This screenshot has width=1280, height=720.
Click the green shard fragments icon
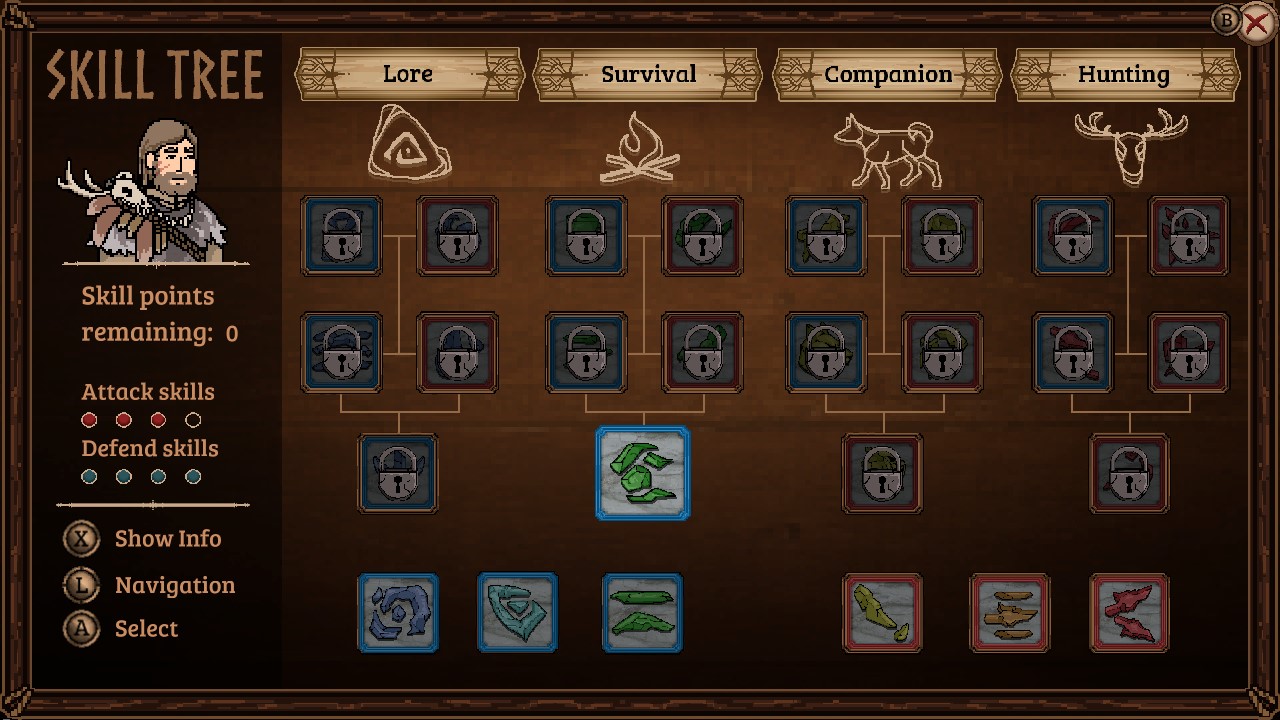642,614
